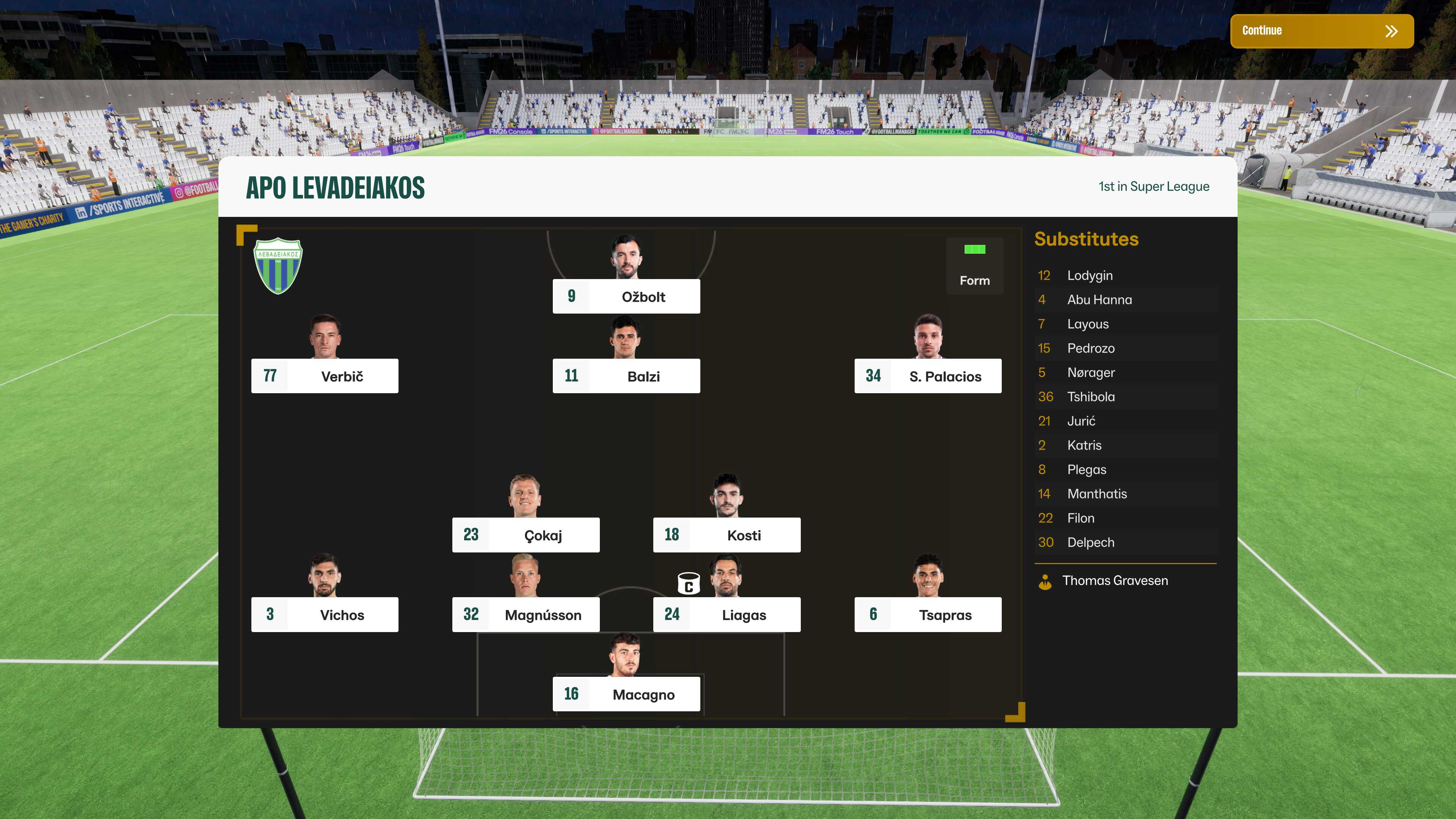1456x819 pixels.
Task: Select left back Vichos
Action: [325, 614]
